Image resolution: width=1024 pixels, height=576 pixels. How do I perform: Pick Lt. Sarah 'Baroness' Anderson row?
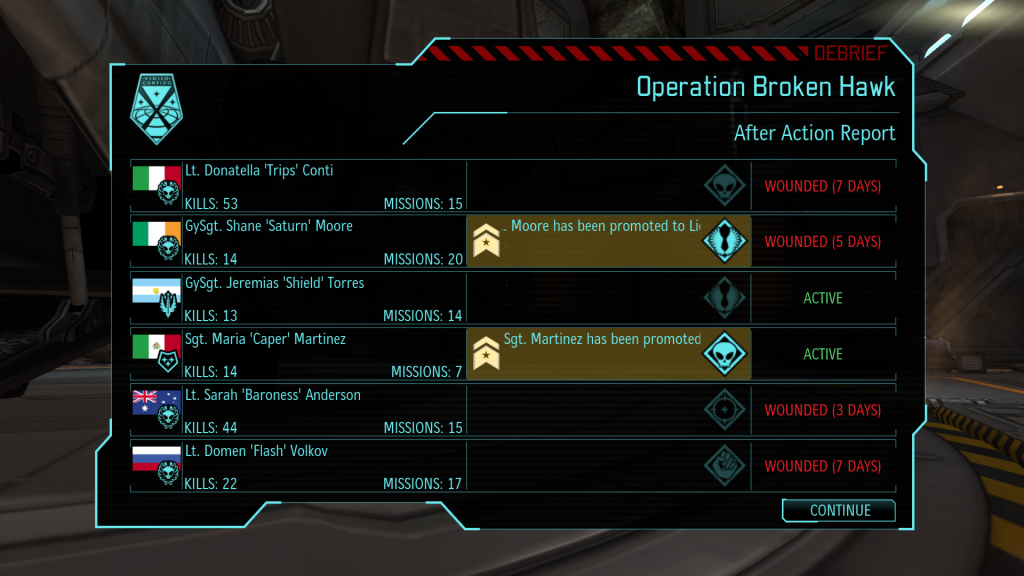click(x=300, y=410)
